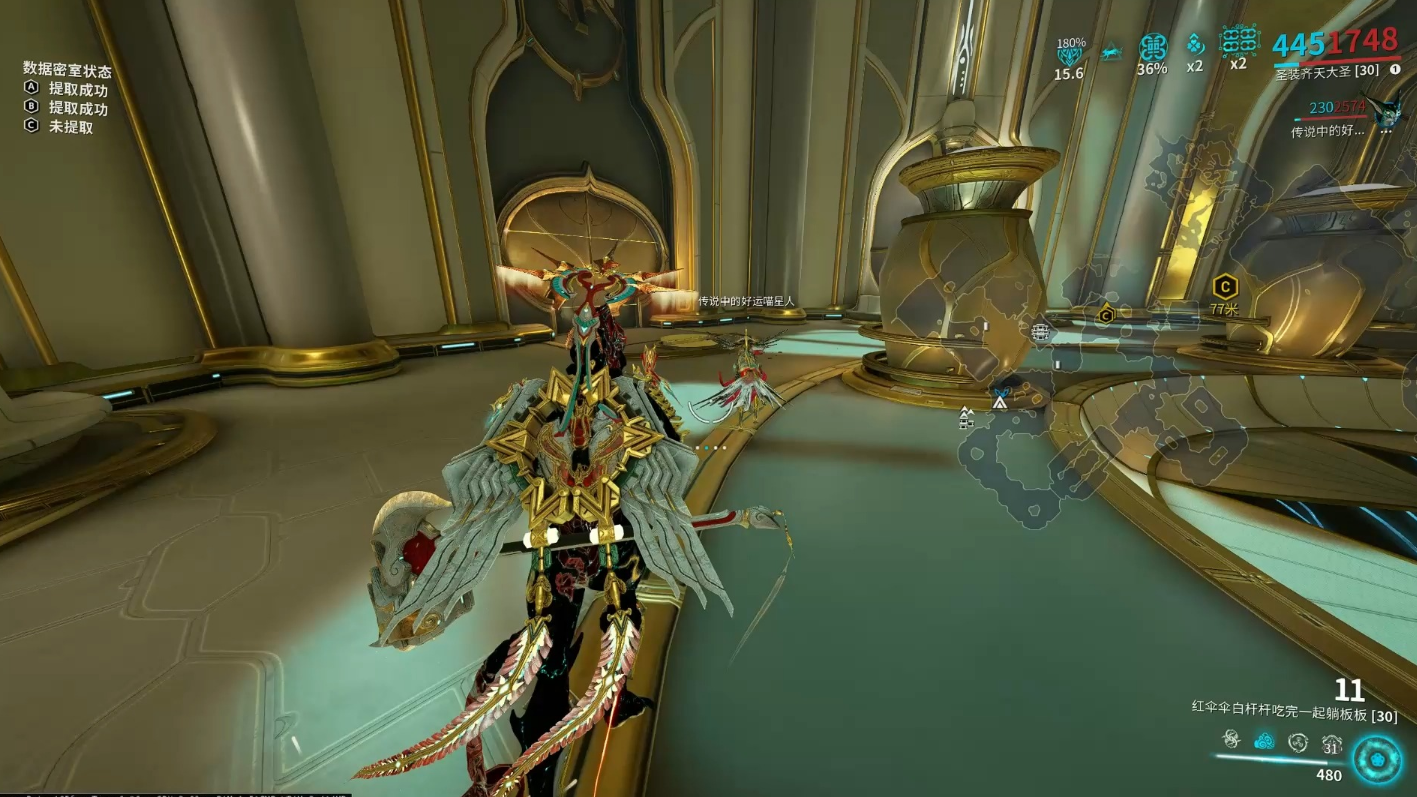
Task: Click the circular 36% buff icon
Action: 1153,49
